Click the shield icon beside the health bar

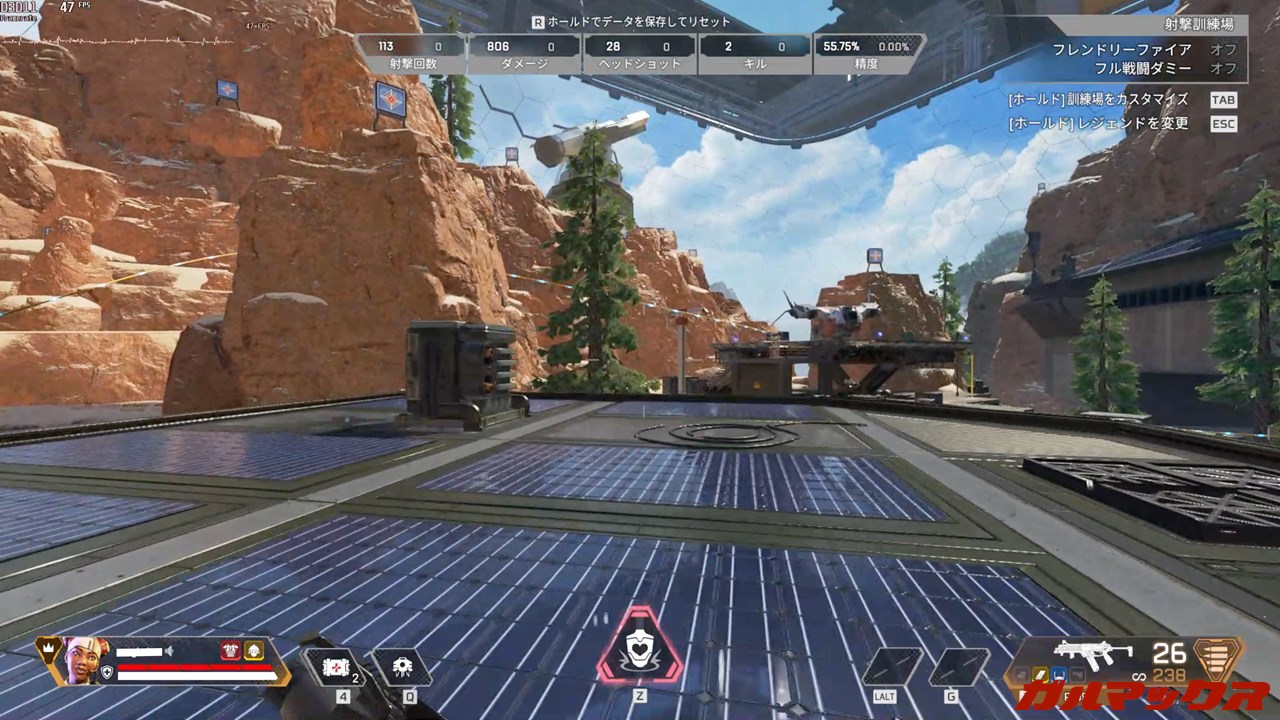tap(107, 674)
